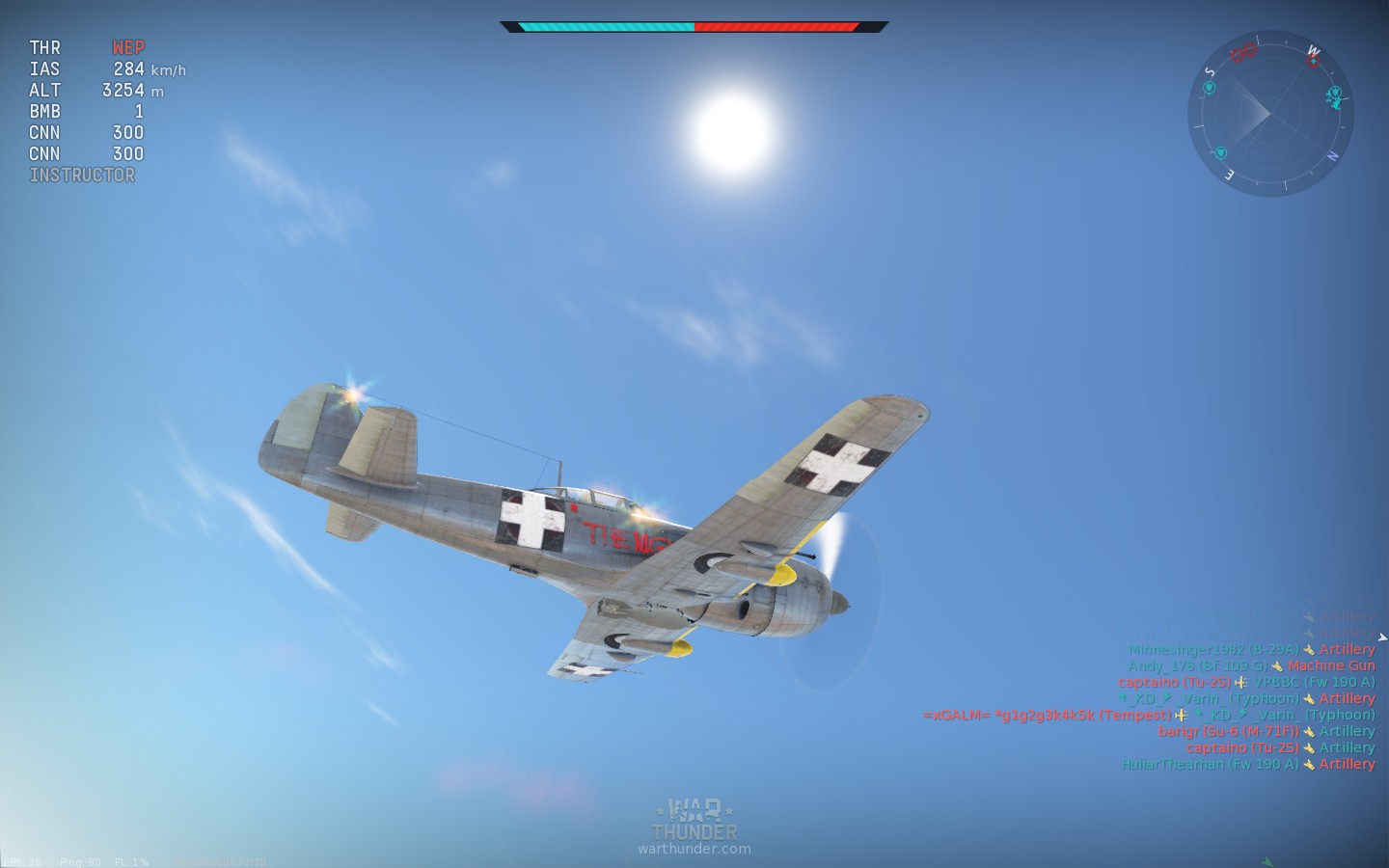Select the =xGALM= Tempest kill feed row

point(1148,715)
